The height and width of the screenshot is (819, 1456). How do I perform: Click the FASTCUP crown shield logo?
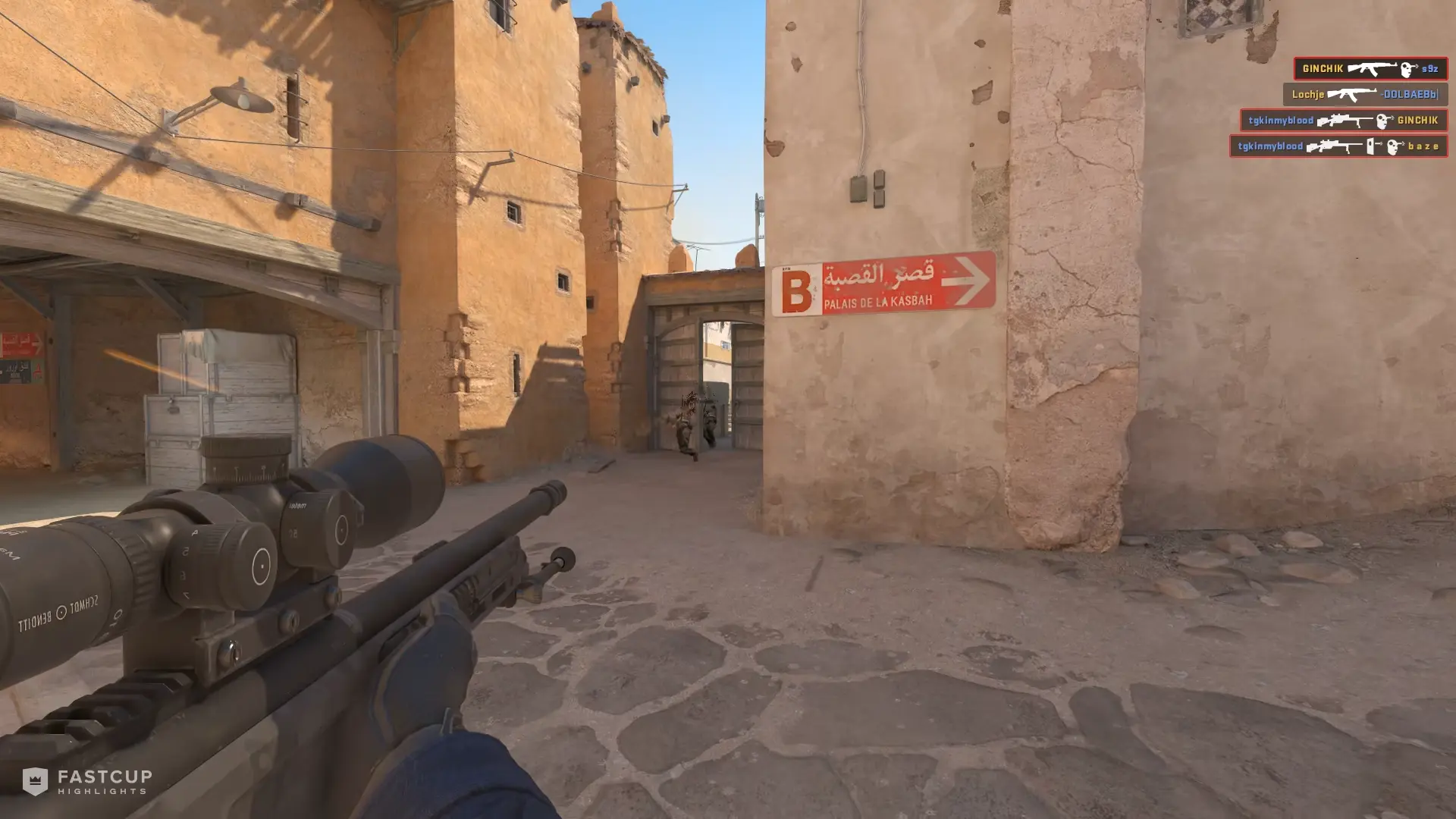(x=36, y=782)
